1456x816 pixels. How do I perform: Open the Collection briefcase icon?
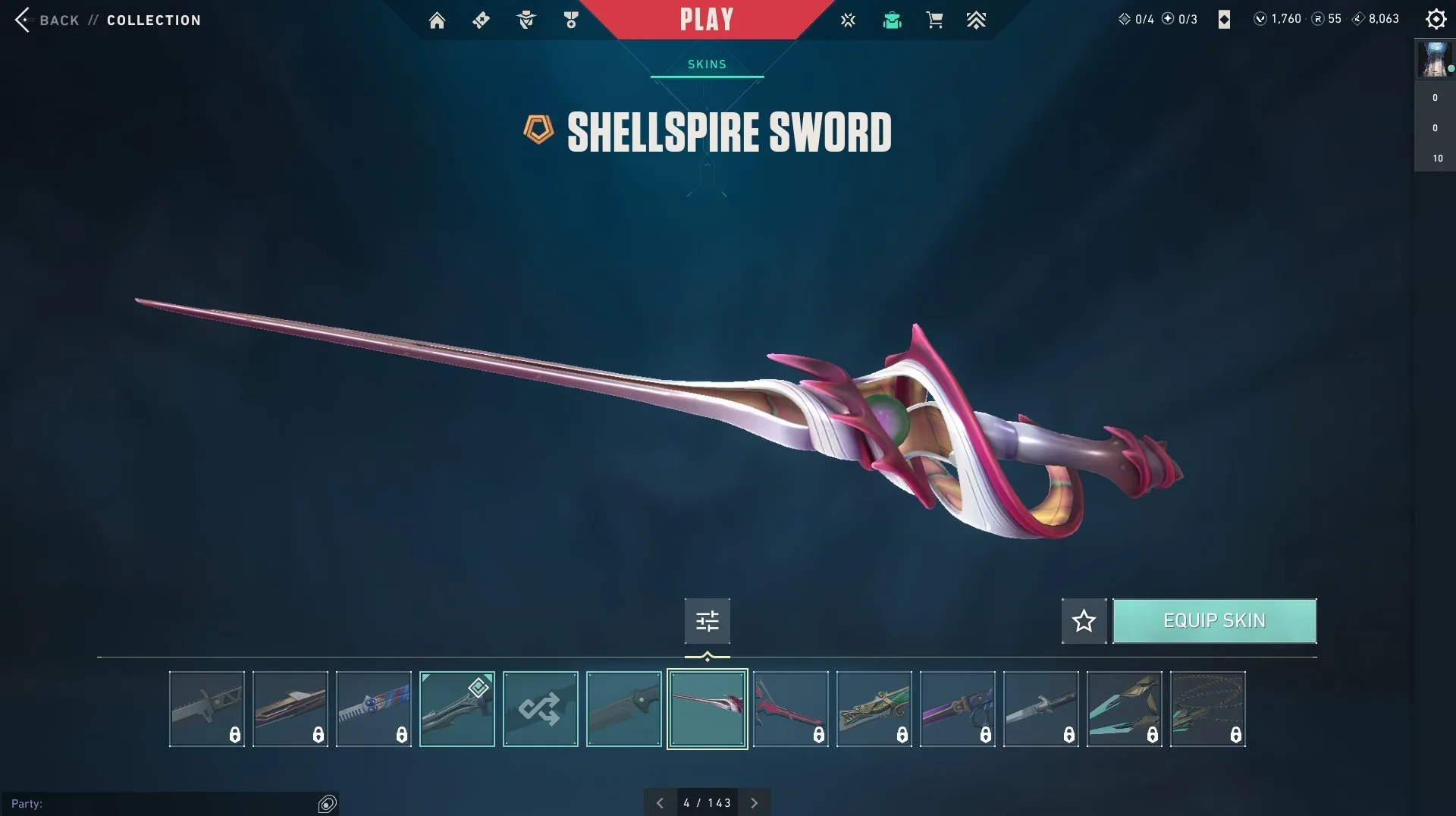pyautogui.click(x=892, y=20)
